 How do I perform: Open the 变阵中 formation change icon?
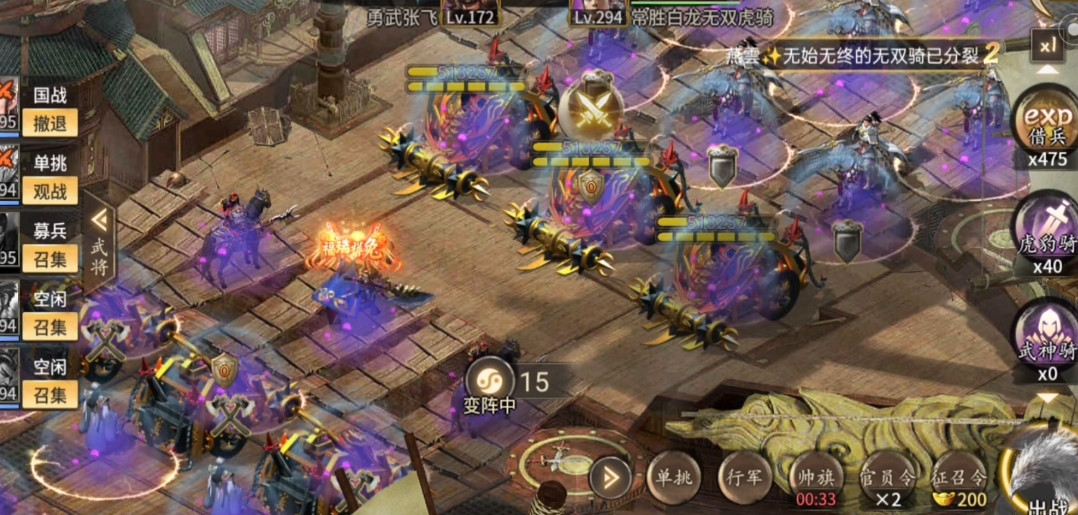tap(491, 381)
